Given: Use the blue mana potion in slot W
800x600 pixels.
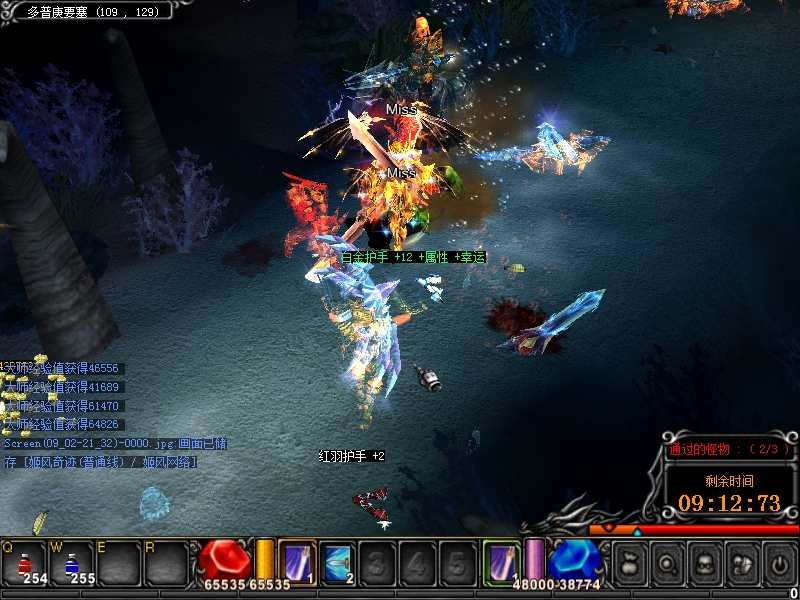Looking at the screenshot, I should [x=73, y=563].
